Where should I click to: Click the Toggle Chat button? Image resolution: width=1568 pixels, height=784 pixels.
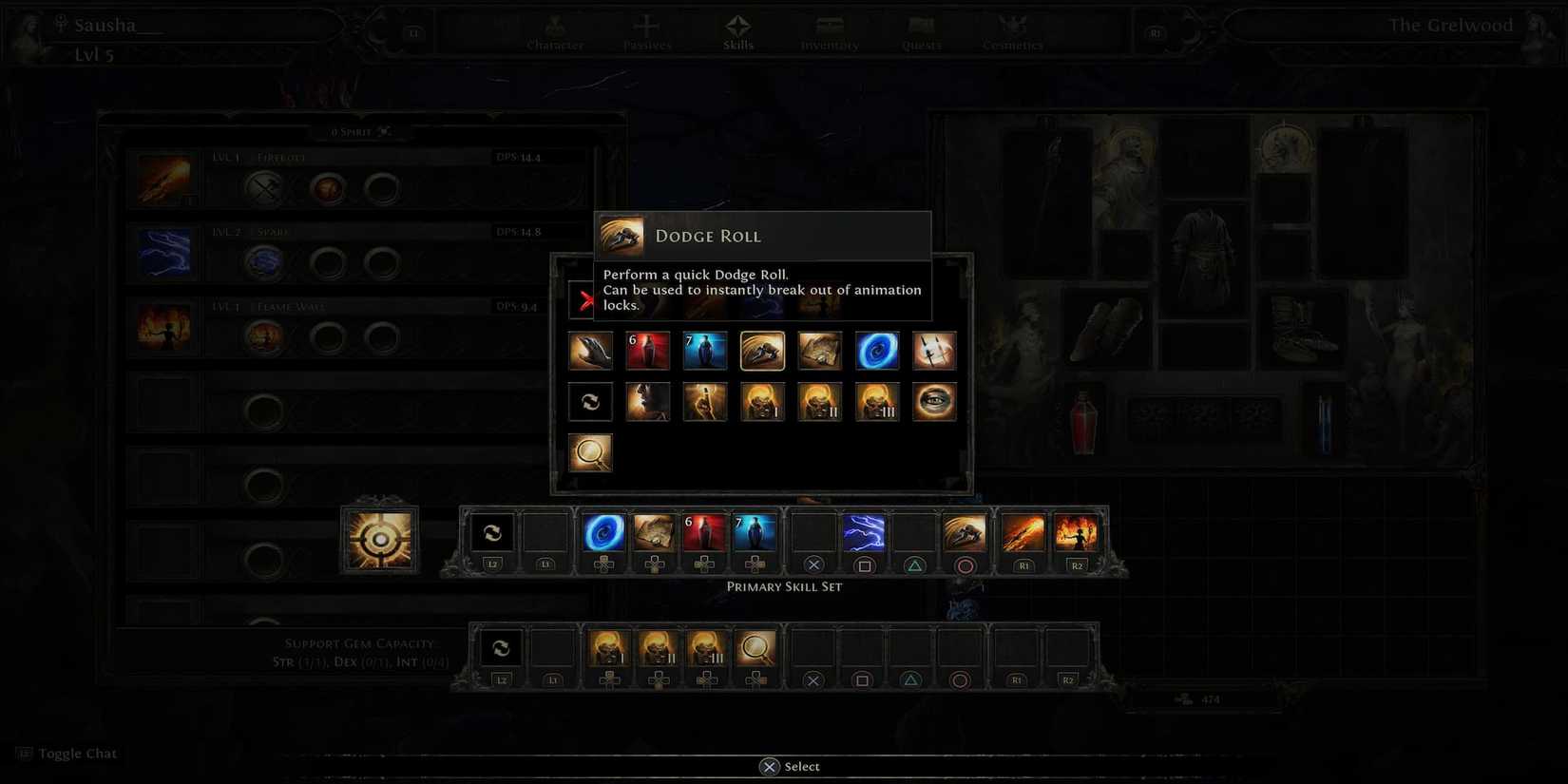(x=67, y=753)
